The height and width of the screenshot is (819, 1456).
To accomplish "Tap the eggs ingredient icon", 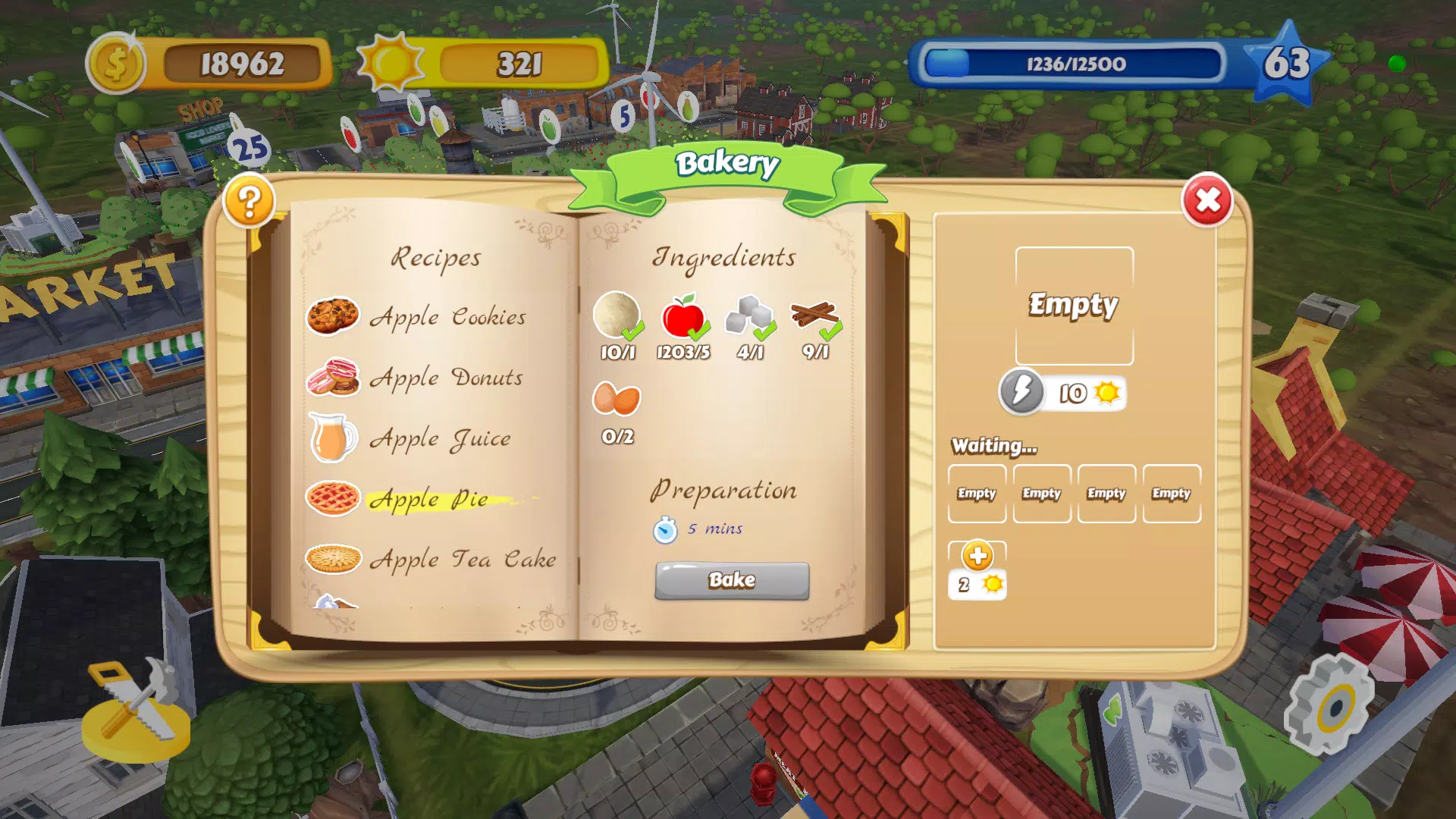I will [x=617, y=399].
